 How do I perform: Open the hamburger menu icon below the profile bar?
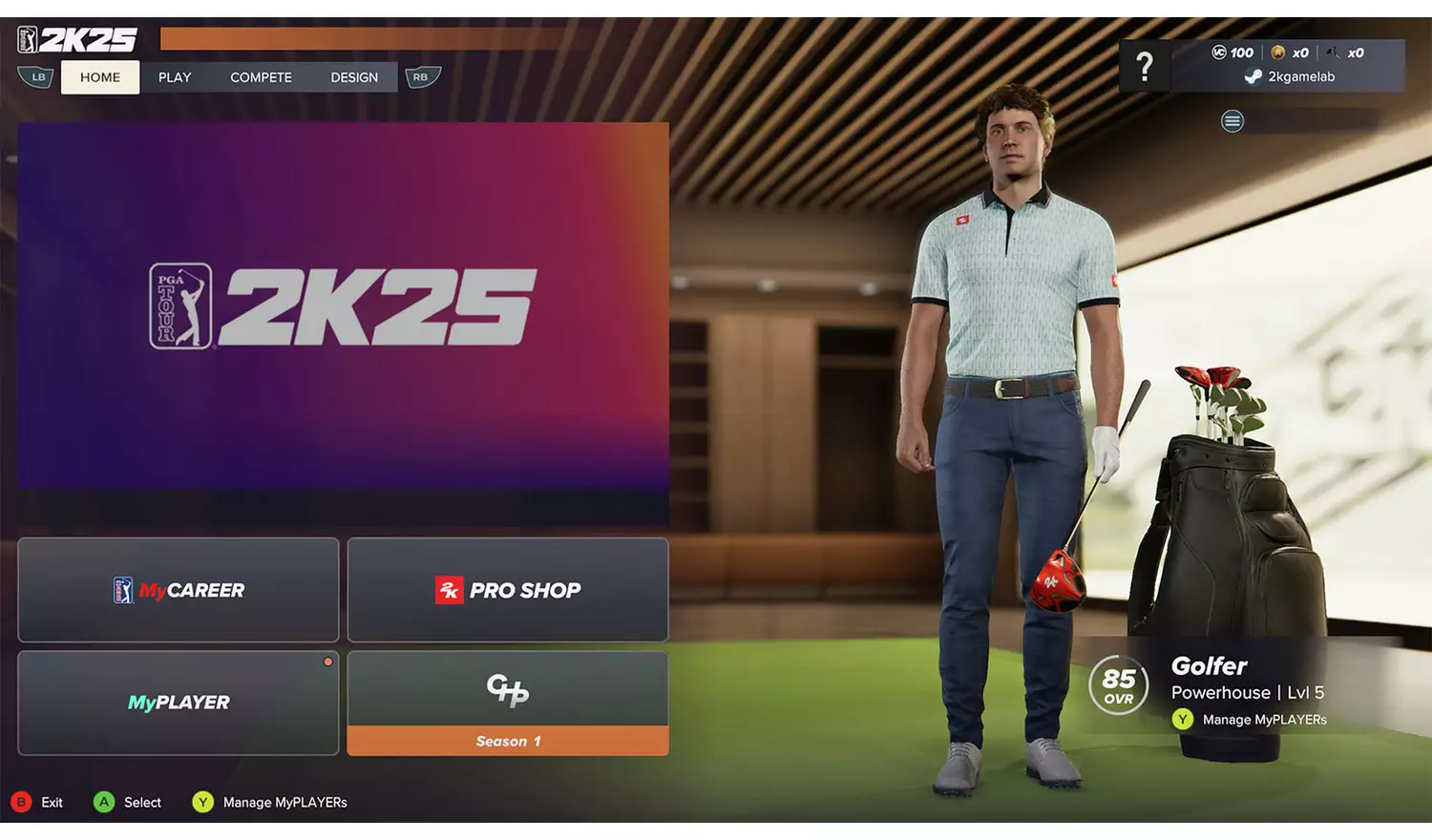[1232, 121]
